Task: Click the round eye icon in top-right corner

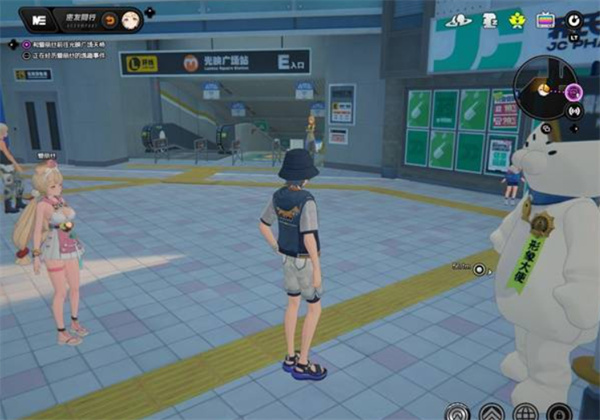Action: click(x=574, y=20)
